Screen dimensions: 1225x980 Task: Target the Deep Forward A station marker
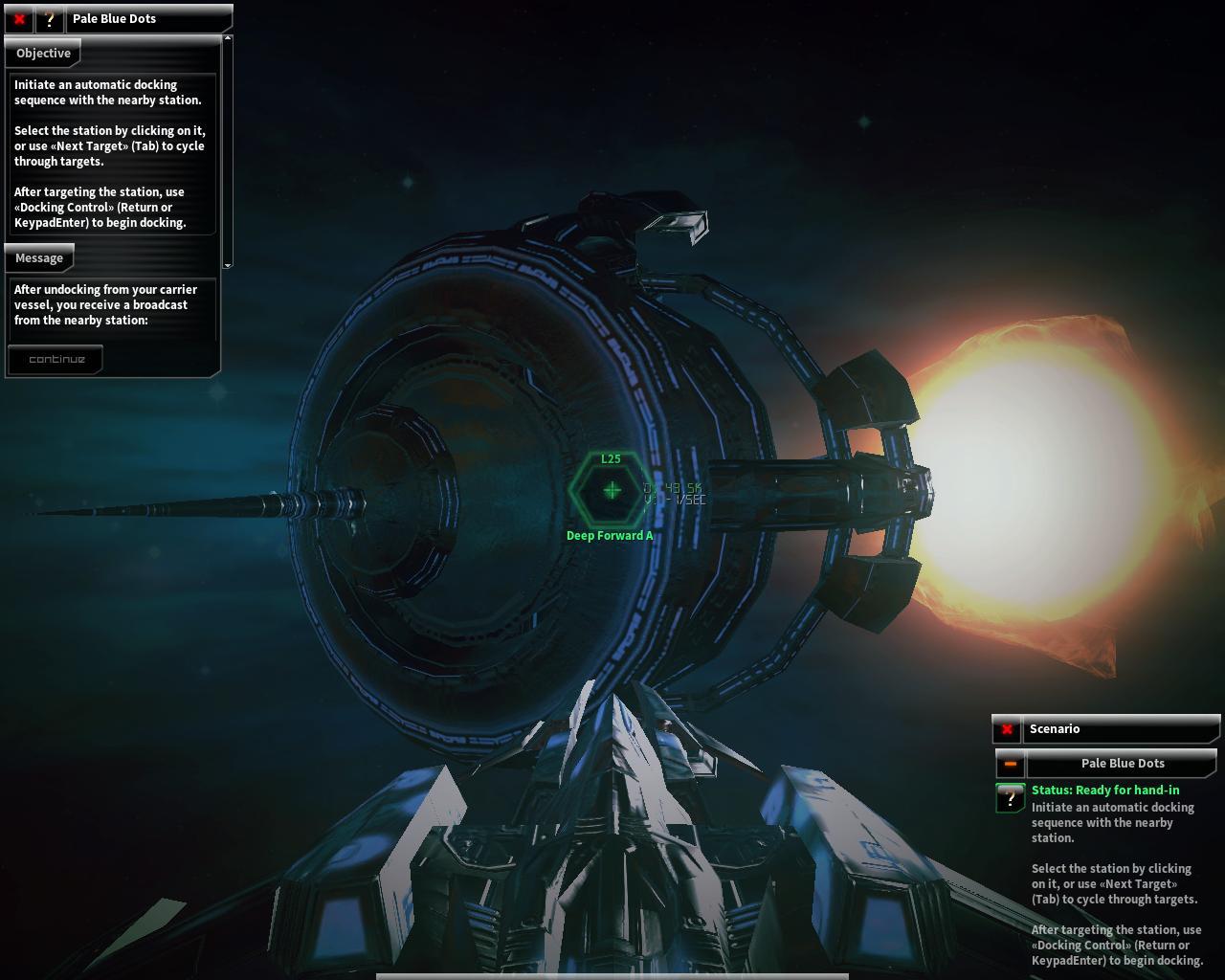(x=612, y=490)
